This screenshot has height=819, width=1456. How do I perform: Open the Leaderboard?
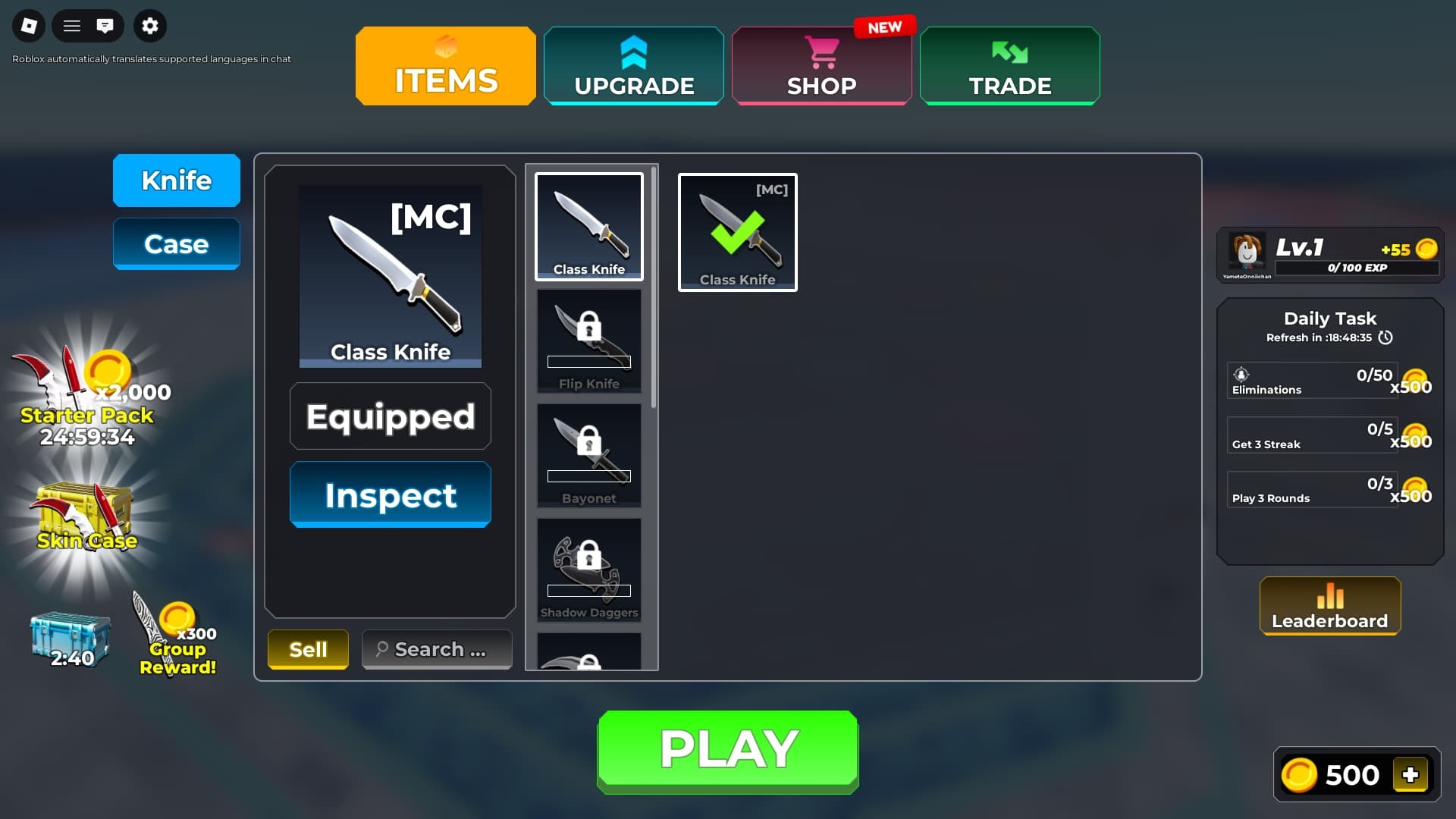point(1329,607)
